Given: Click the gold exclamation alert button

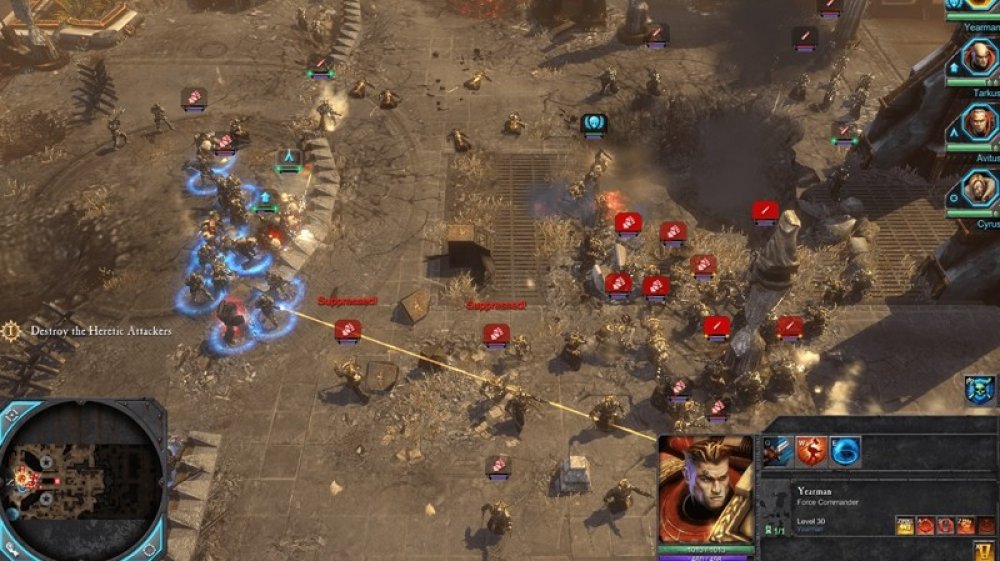Looking at the screenshot, I should pyautogui.click(x=984, y=550).
